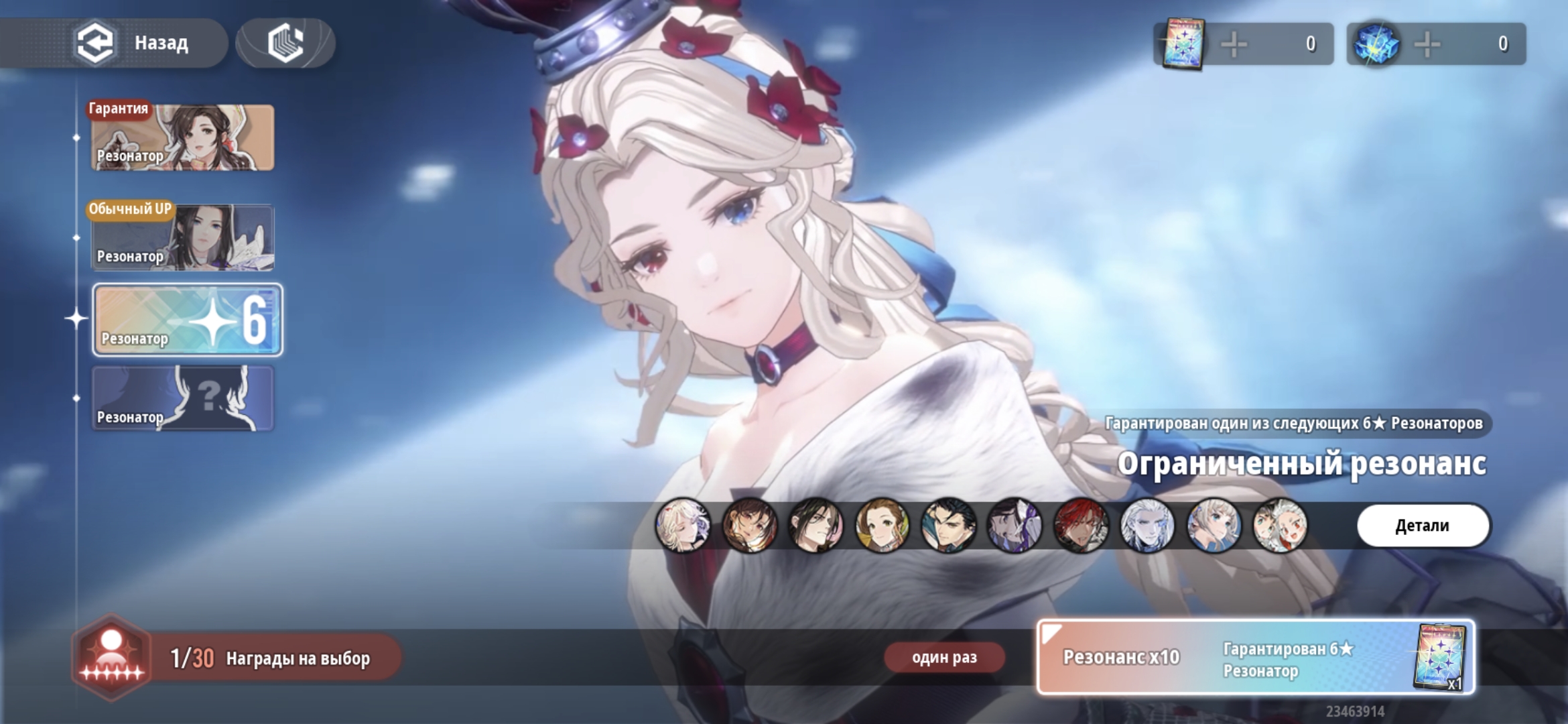Choose the six-star Резонатор banner tab
The image size is (1568, 724).
click(188, 320)
